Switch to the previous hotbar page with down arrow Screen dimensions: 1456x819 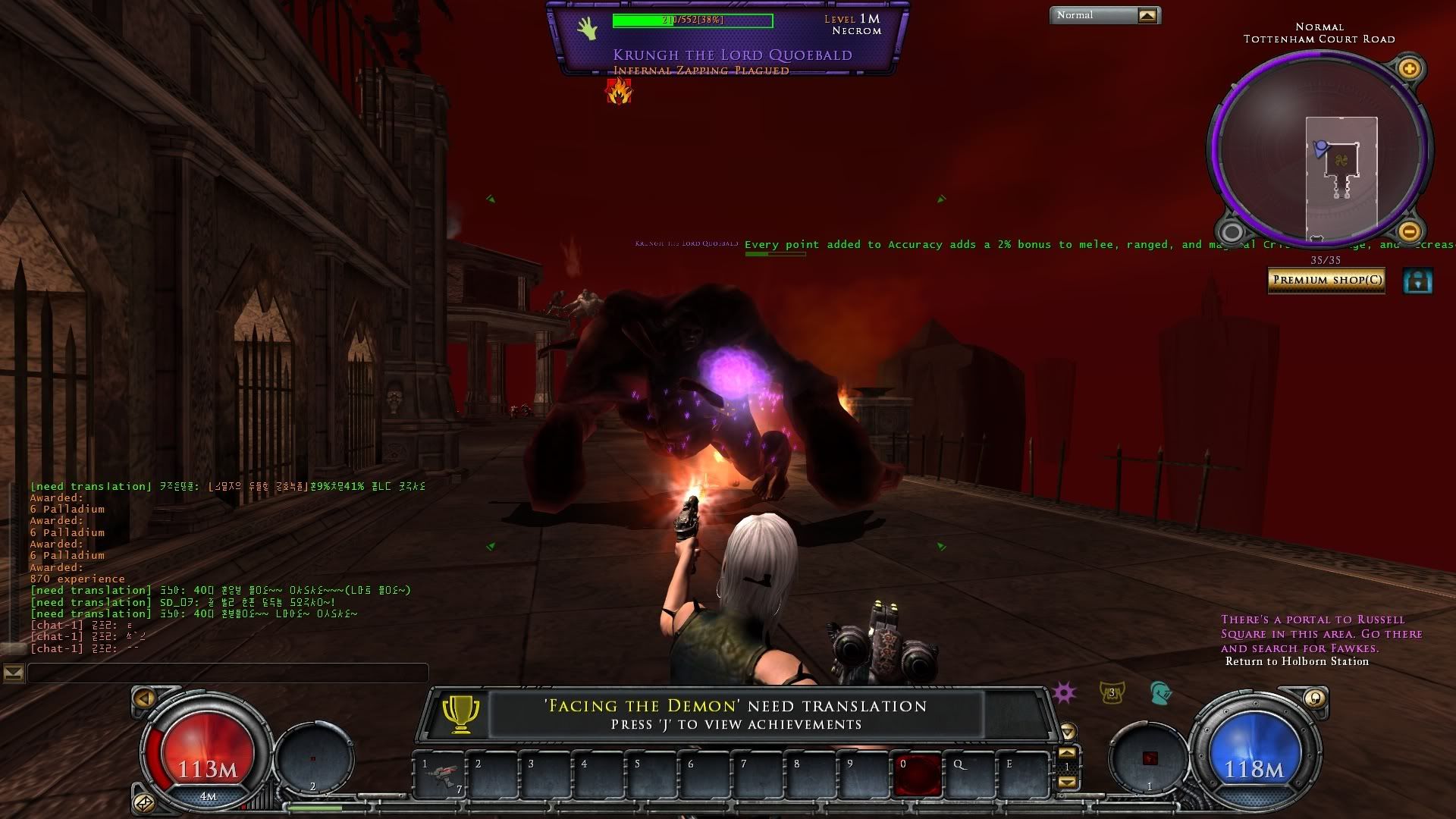point(1067,781)
